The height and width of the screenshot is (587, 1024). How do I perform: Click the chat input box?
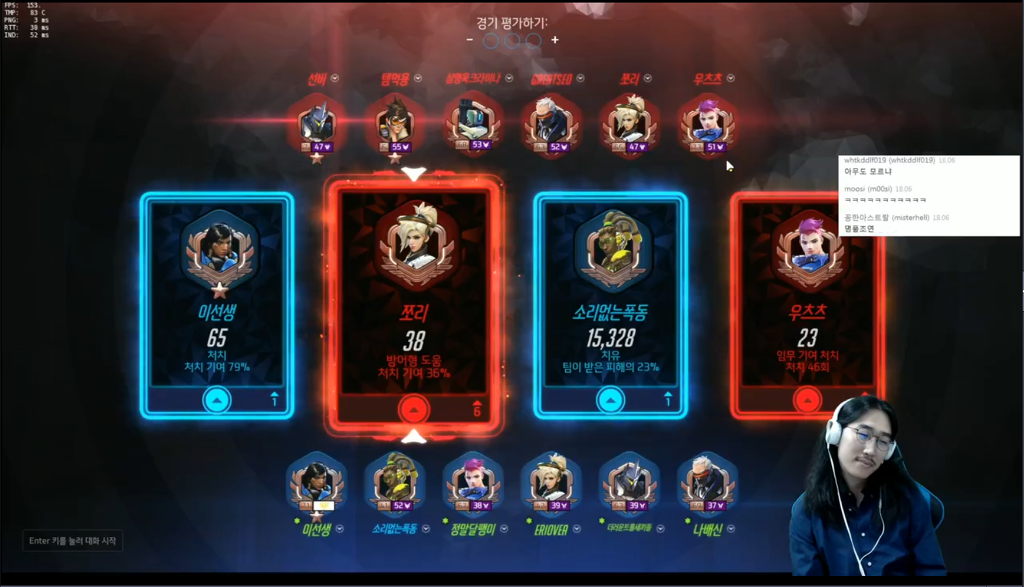pyautogui.click(x=73, y=541)
